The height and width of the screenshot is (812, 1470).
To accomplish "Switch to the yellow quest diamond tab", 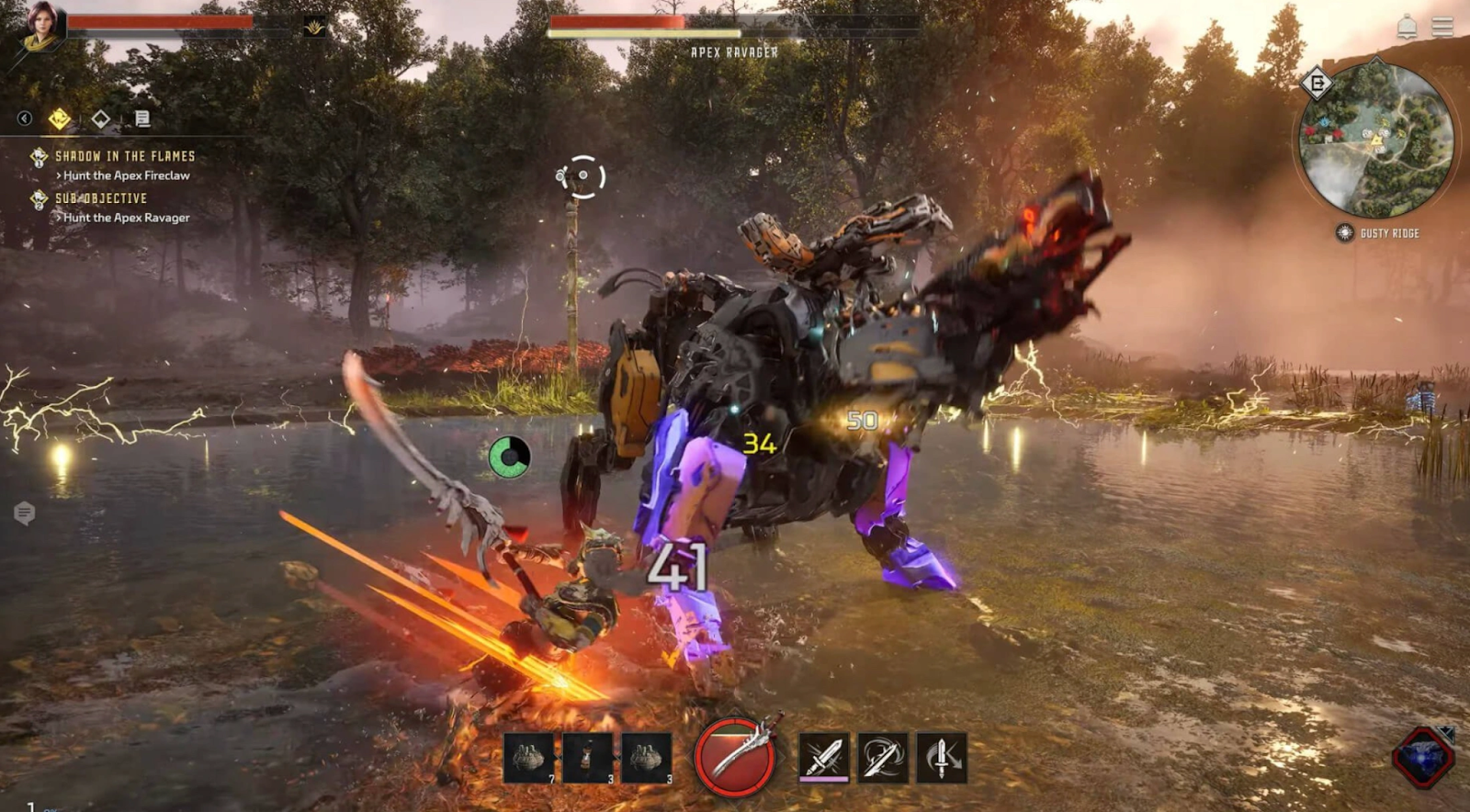I will tap(60, 118).
